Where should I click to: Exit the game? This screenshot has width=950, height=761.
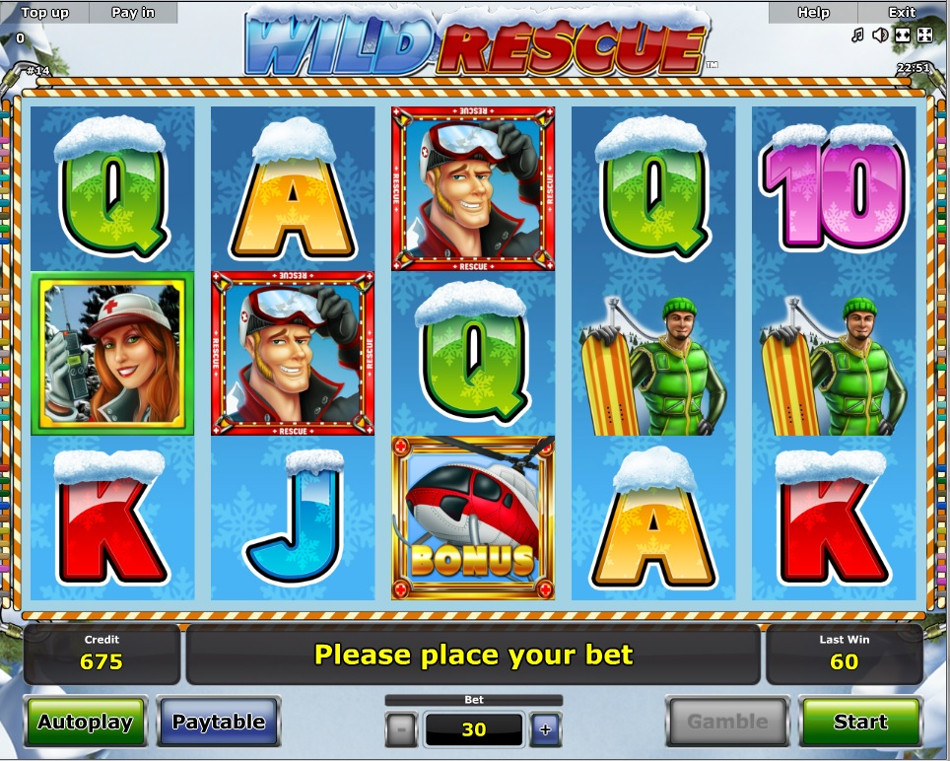(902, 13)
